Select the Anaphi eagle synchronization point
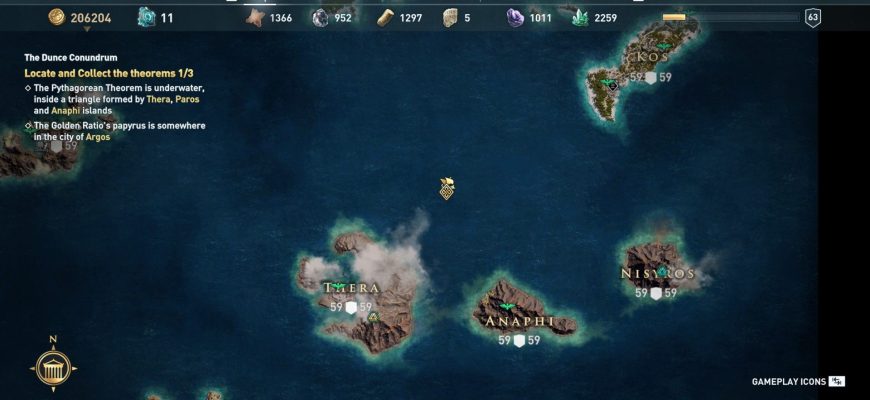This screenshot has height=400, width=870. pos(507,307)
